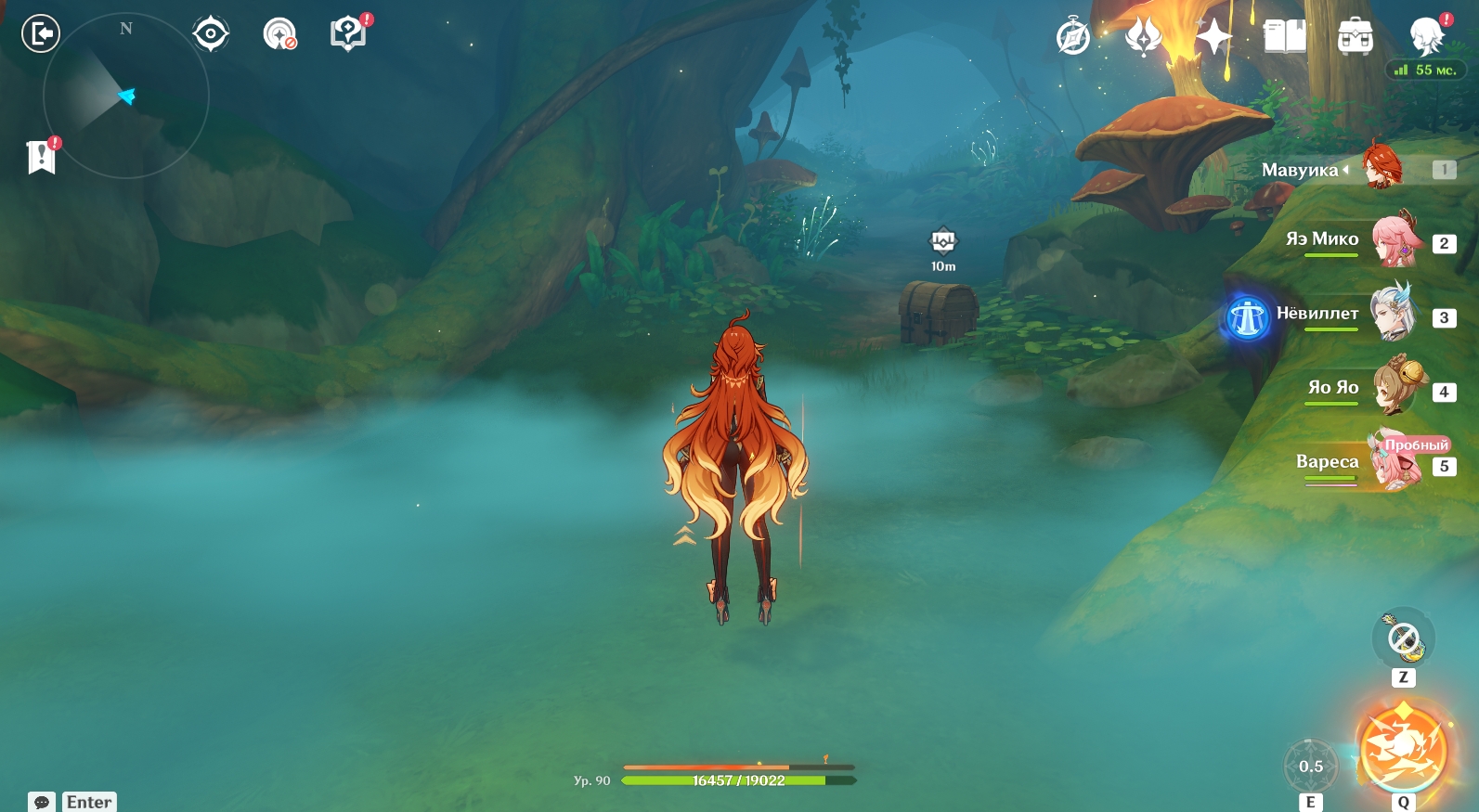Switch to party member Нёвиллет
Screen dimensions: 1479x812
1392,315
